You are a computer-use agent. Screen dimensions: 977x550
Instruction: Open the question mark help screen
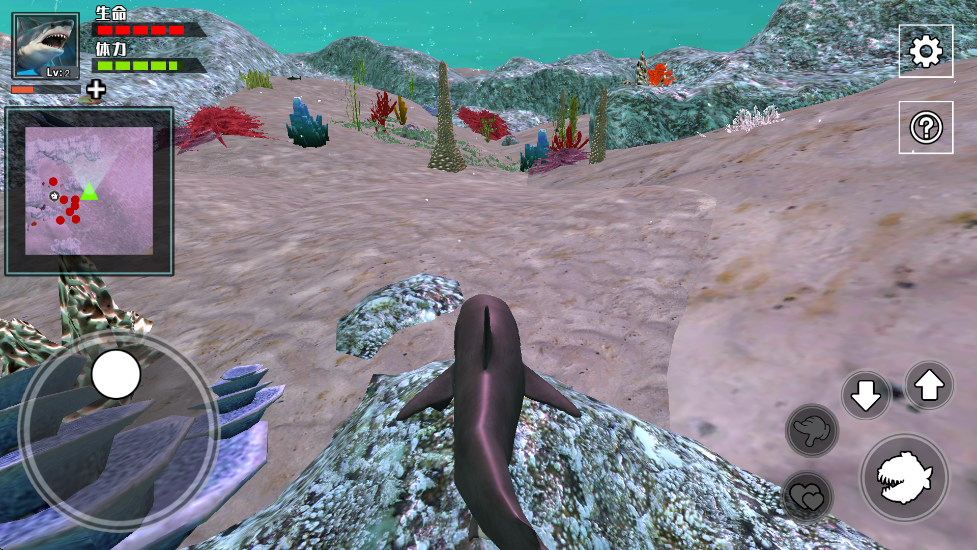(x=925, y=127)
